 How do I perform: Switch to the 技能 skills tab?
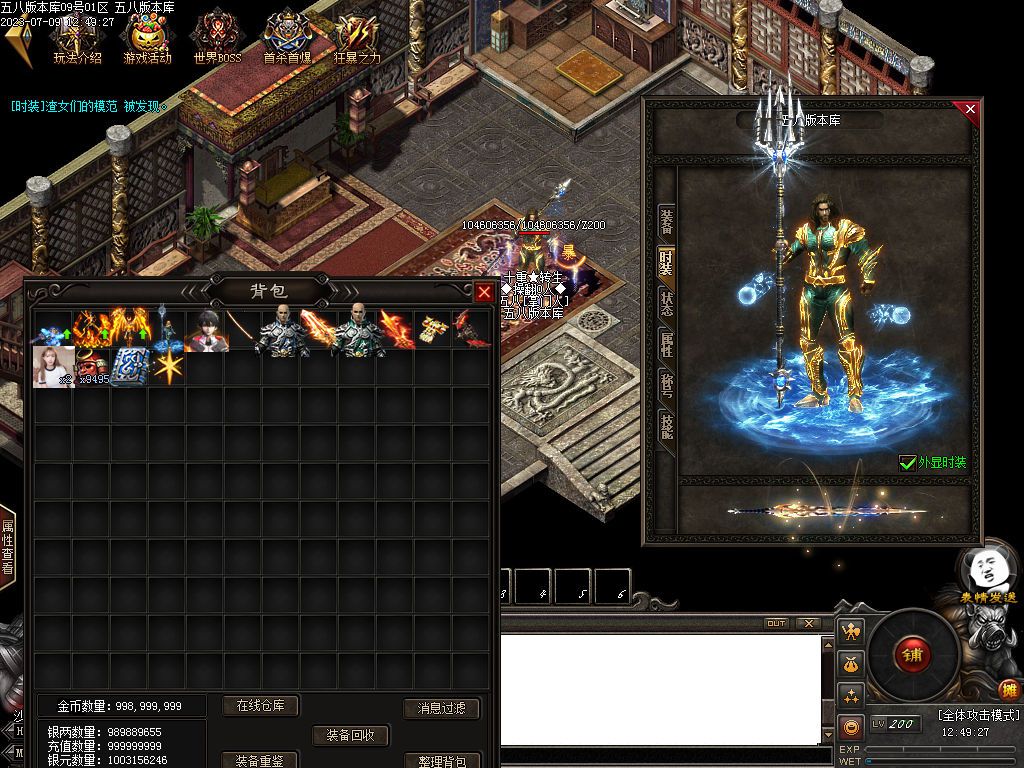[x=665, y=426]
